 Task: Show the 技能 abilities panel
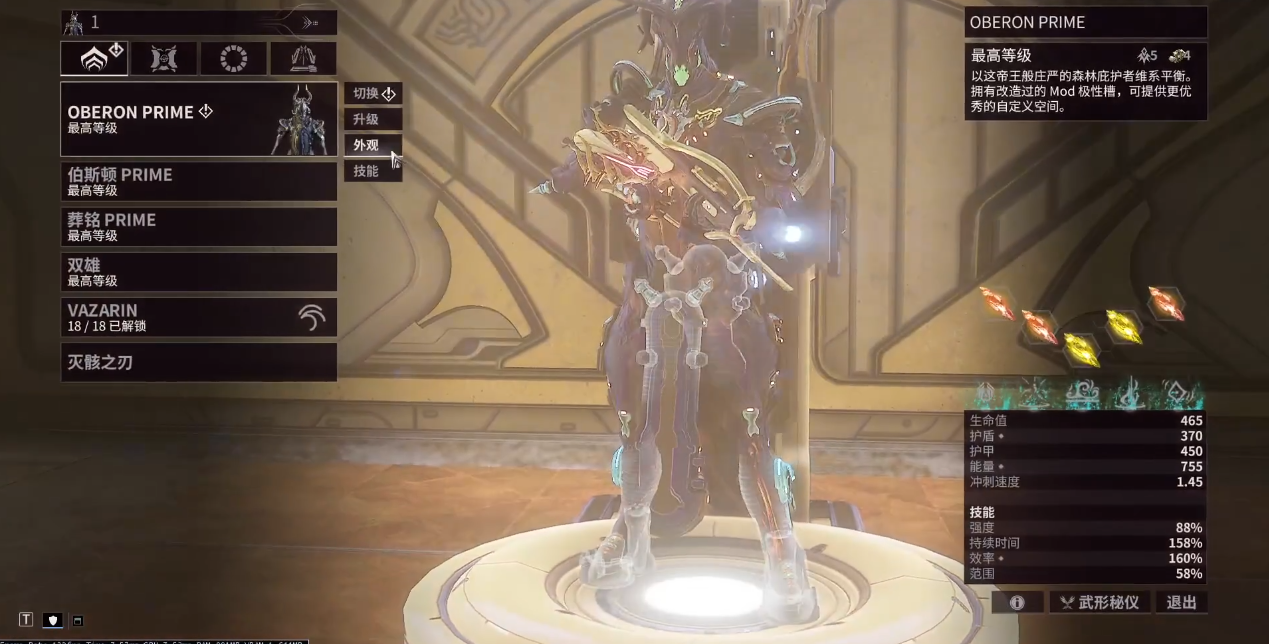click(373, 171)
